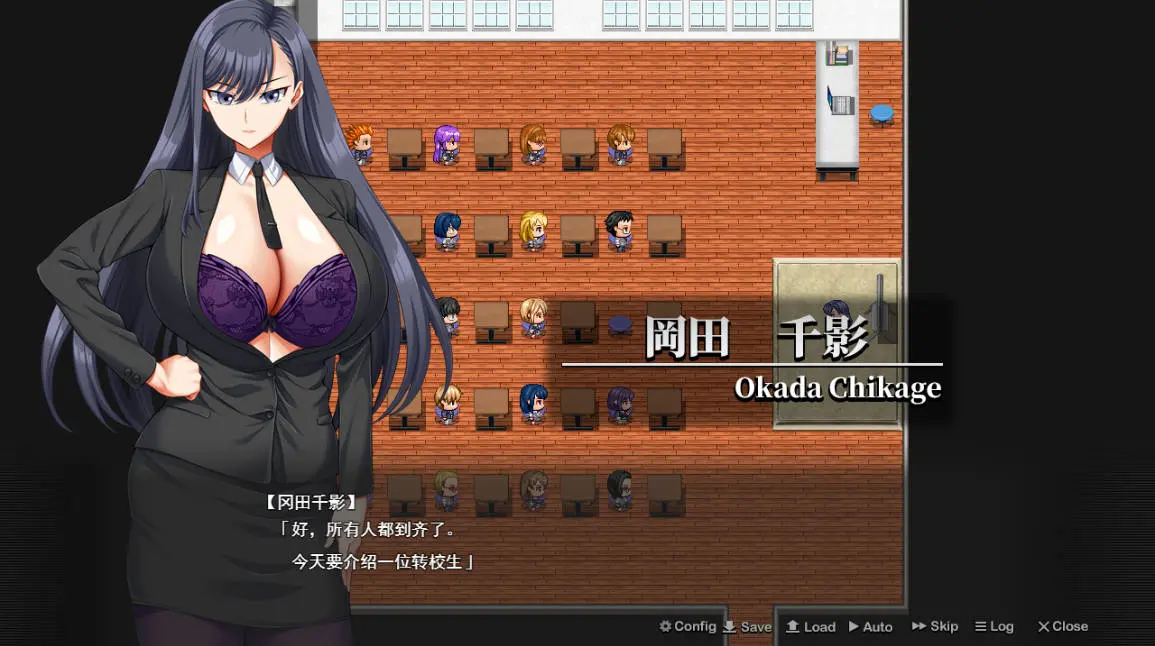The height and width of the screenshot is (646, 1155).
Task: Close the dialogue text window
Action: pos(1062,627)
